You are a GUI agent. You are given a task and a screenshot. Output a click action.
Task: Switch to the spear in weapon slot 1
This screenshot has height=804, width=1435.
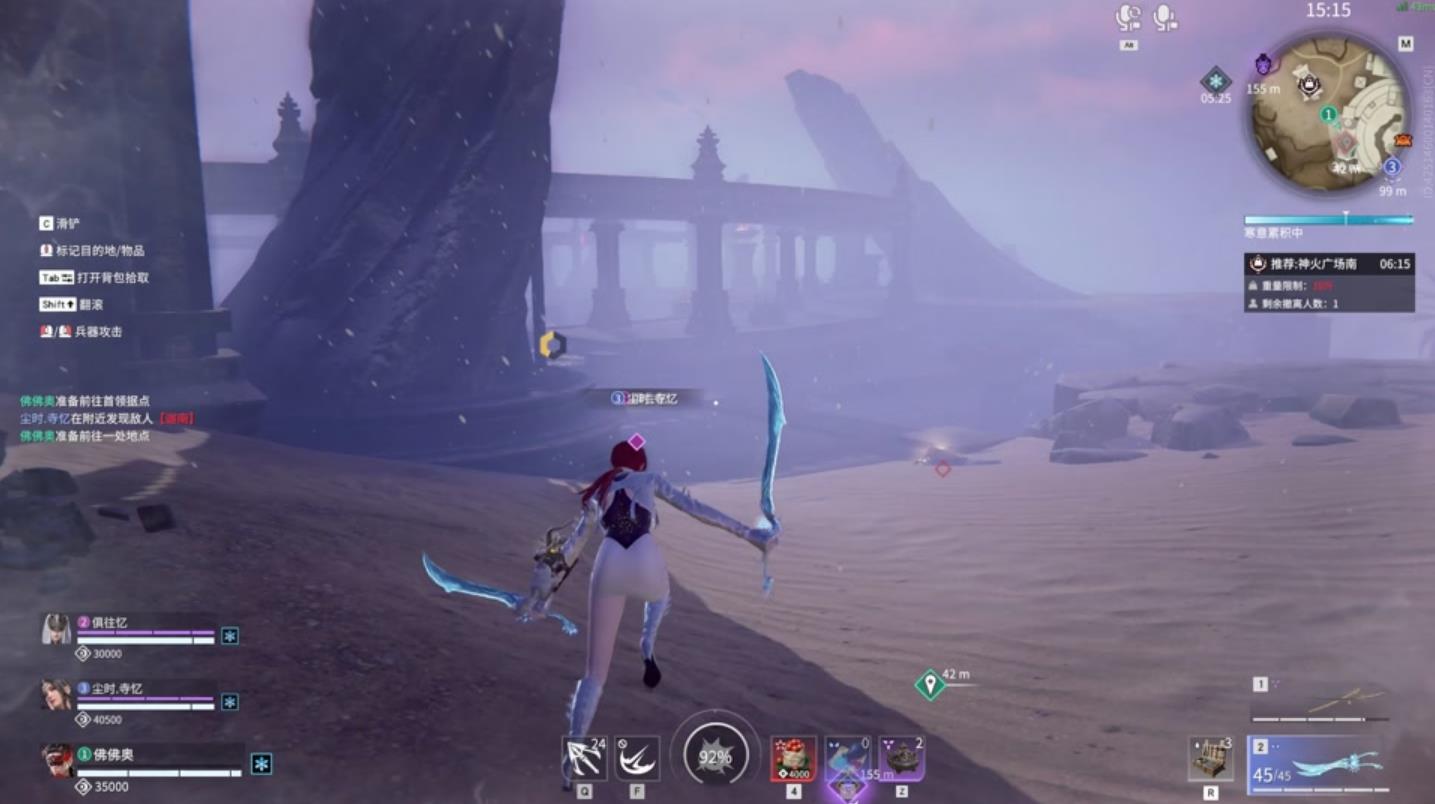click(x=1320, y=701)
